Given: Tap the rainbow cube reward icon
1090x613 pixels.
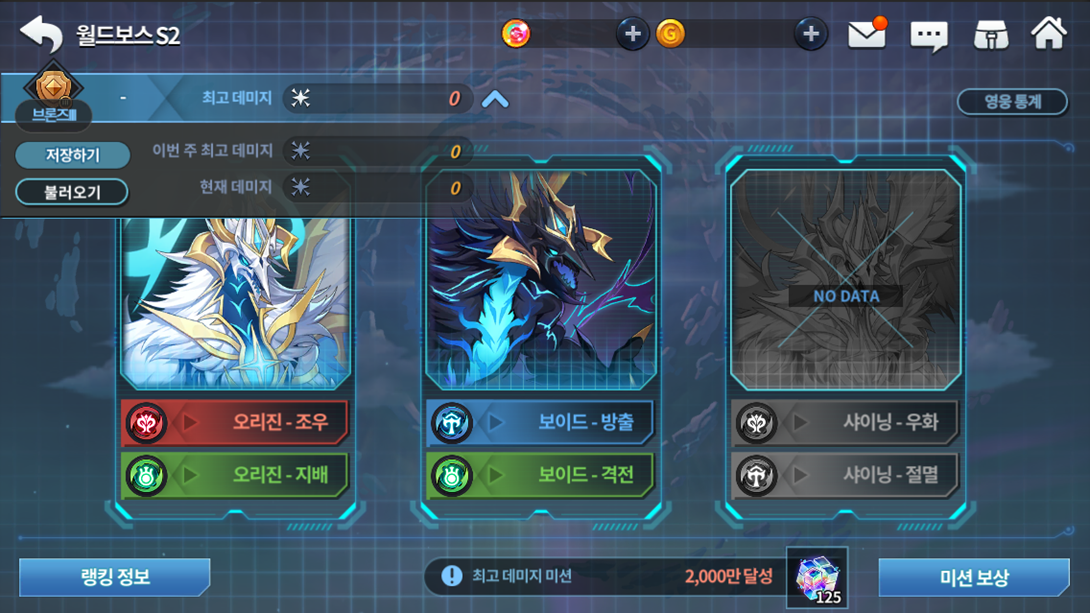Looking at the screenshot, I should [x=817, y=578].
